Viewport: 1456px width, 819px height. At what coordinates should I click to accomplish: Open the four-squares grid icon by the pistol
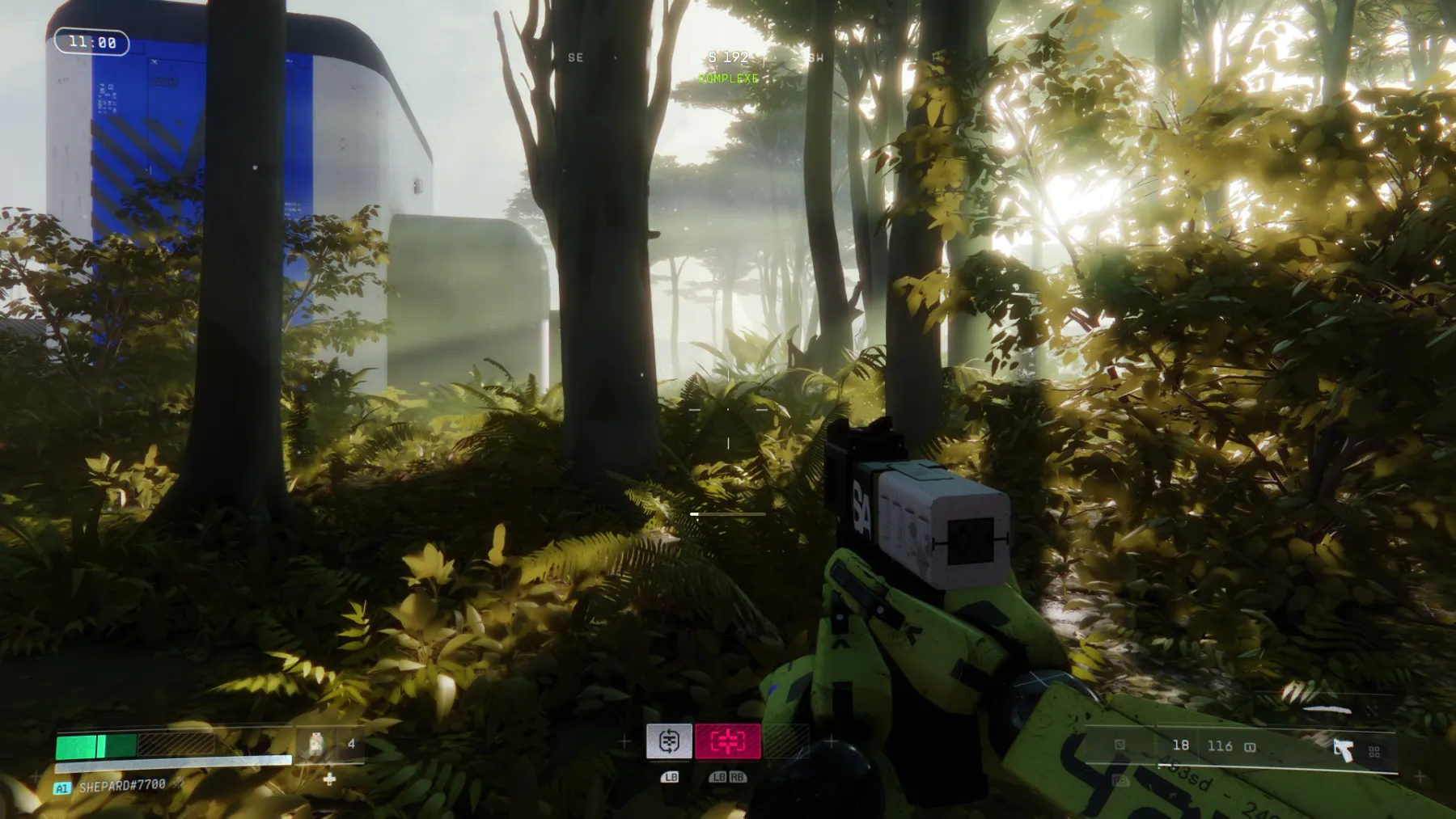pyautogui.click(x=1373, y=752)
